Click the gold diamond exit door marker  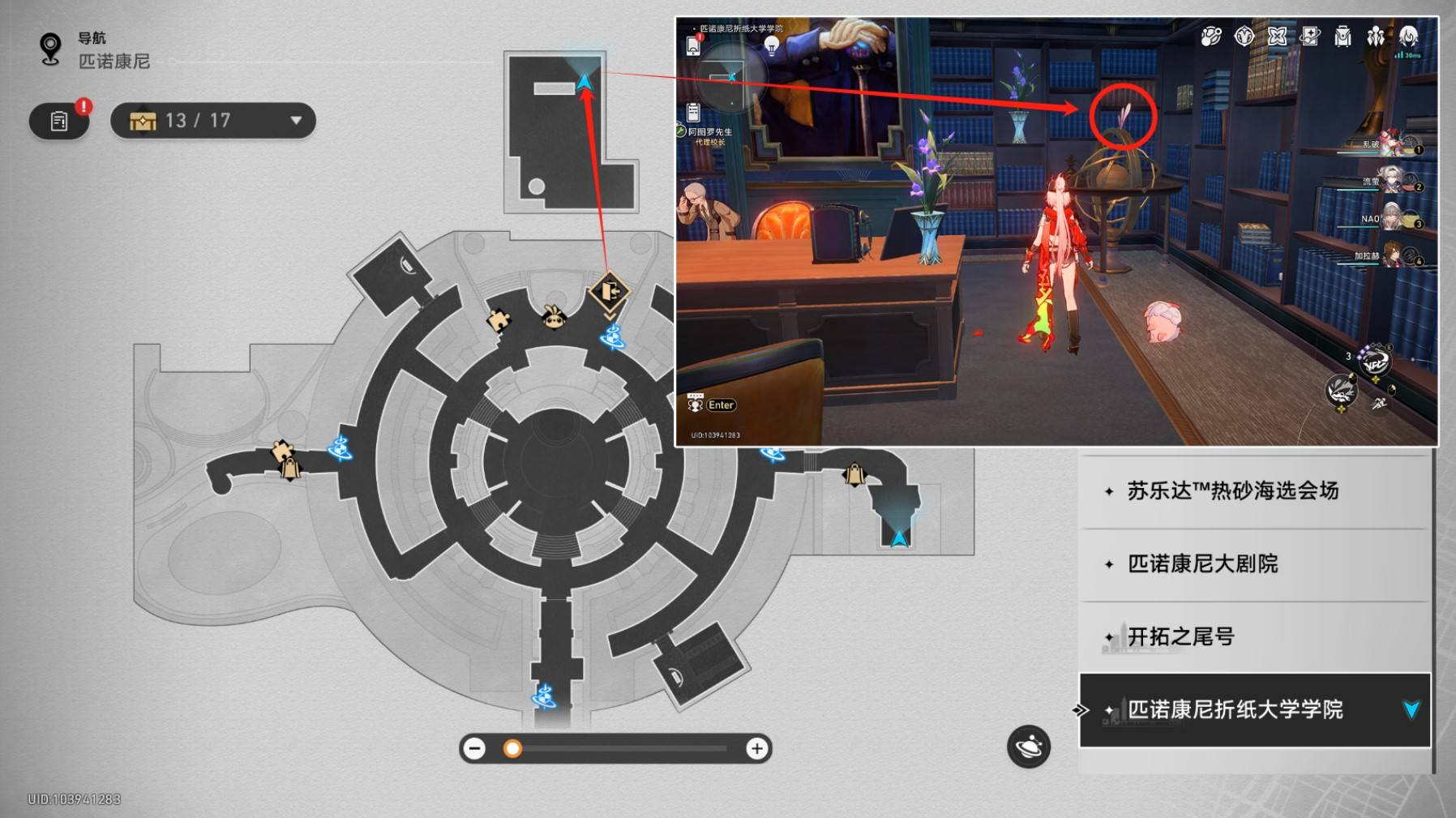pos(610,291)
